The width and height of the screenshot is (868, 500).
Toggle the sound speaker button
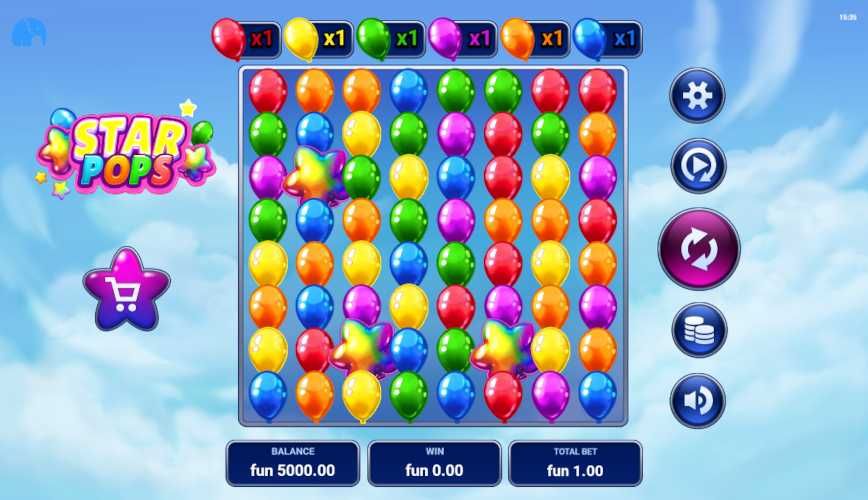coord(698,401)
